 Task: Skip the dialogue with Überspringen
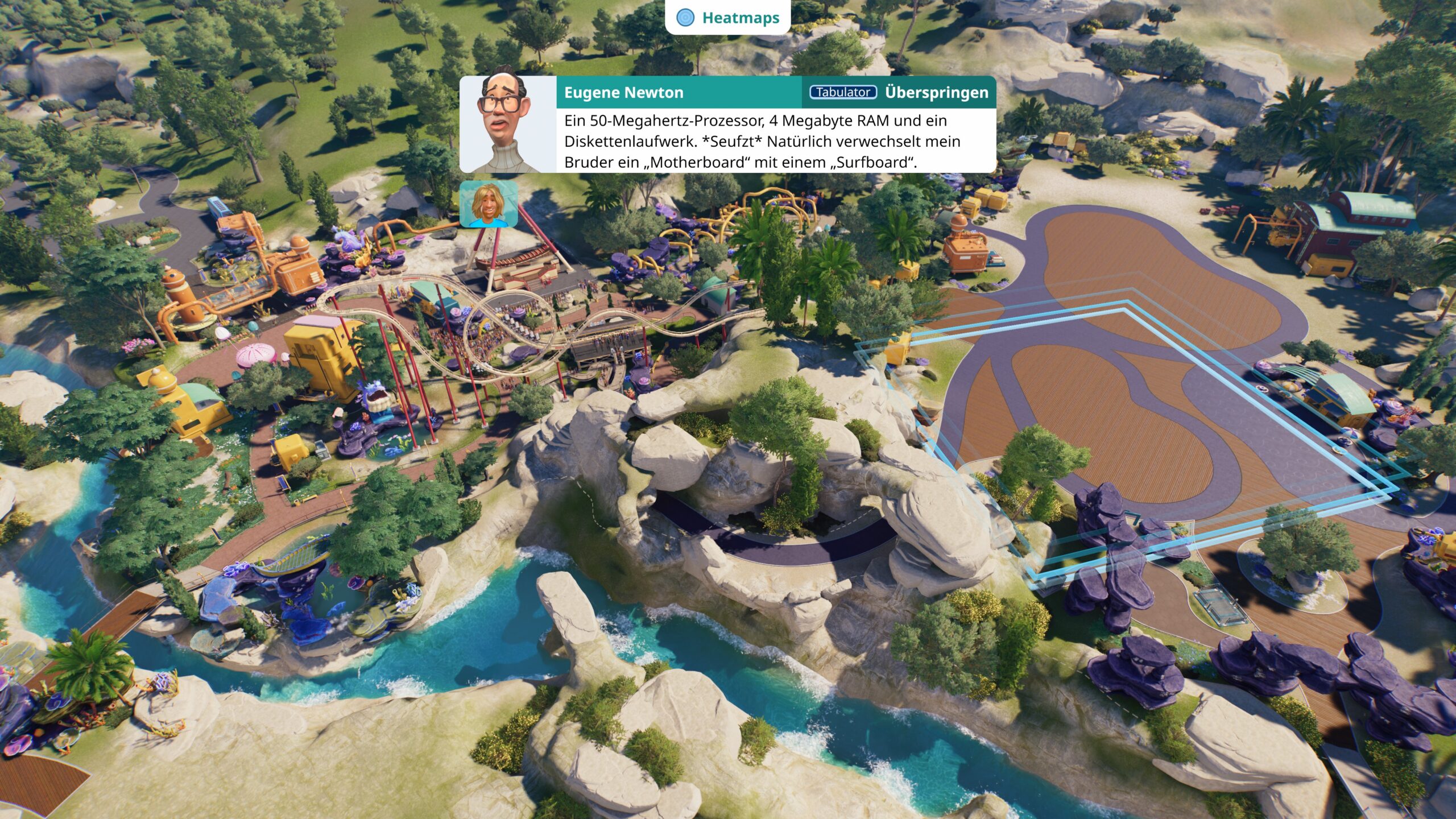click(x=936, y=93)
